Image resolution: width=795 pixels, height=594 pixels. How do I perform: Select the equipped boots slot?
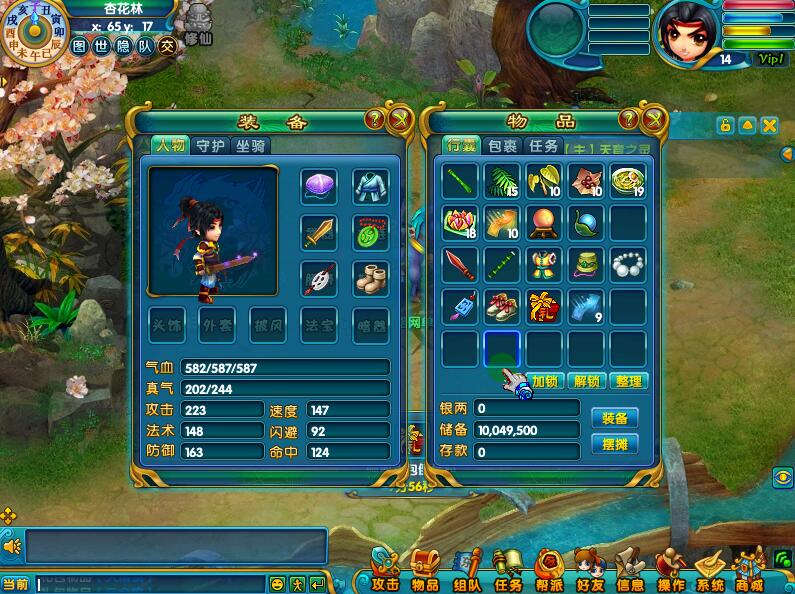(370, 278)
